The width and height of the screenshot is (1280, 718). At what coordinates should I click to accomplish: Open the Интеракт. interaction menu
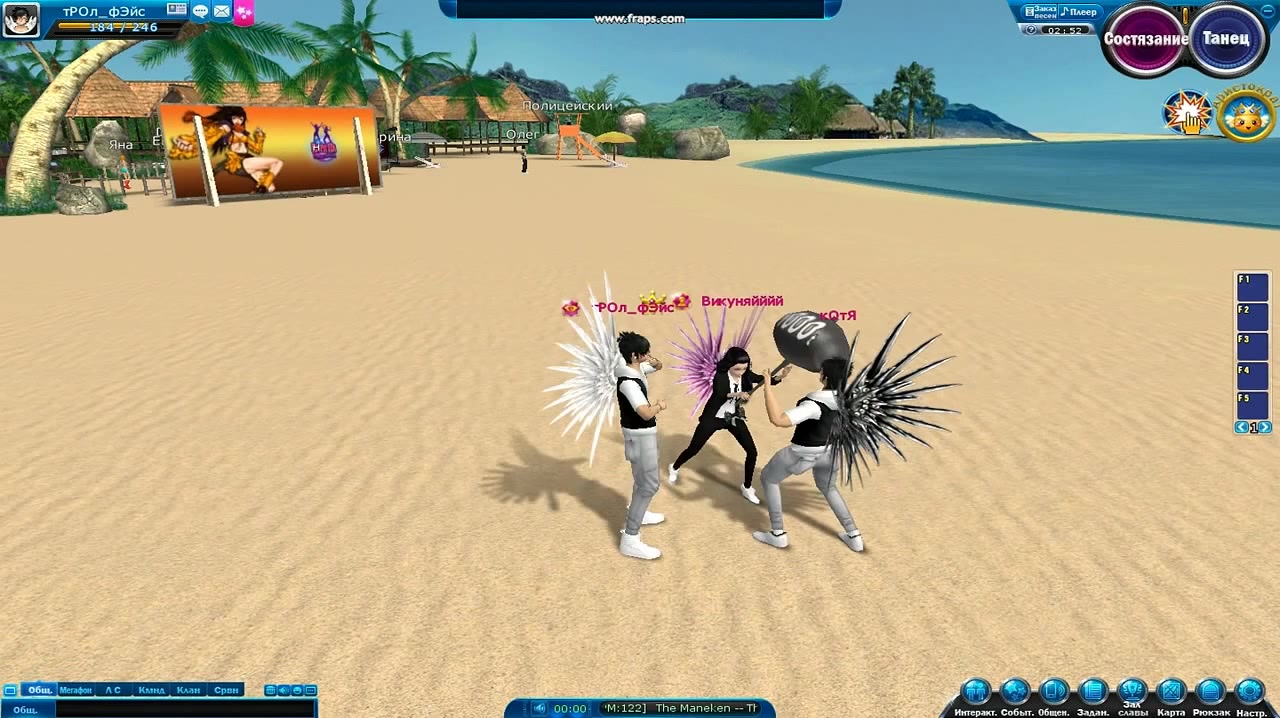coord(976,692)
